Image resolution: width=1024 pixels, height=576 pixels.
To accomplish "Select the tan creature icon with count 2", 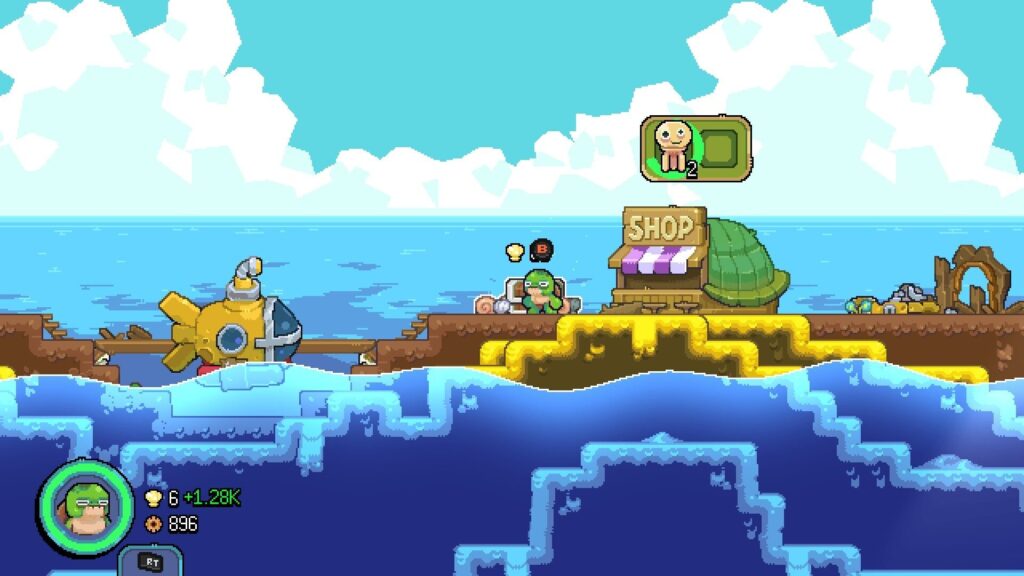I will pyautogui.click(x=671, y=148).
